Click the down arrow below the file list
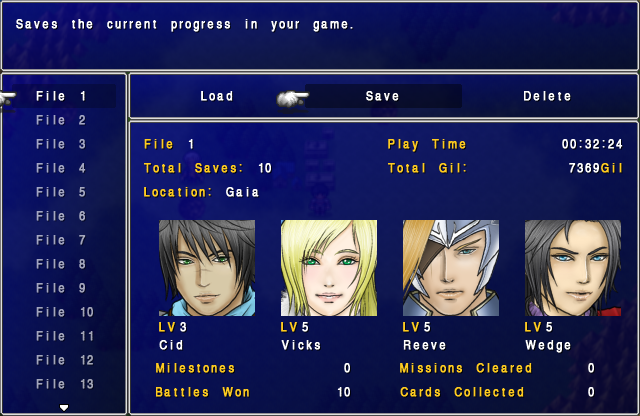Screen dimensions: 640x416 coord(64,407)
